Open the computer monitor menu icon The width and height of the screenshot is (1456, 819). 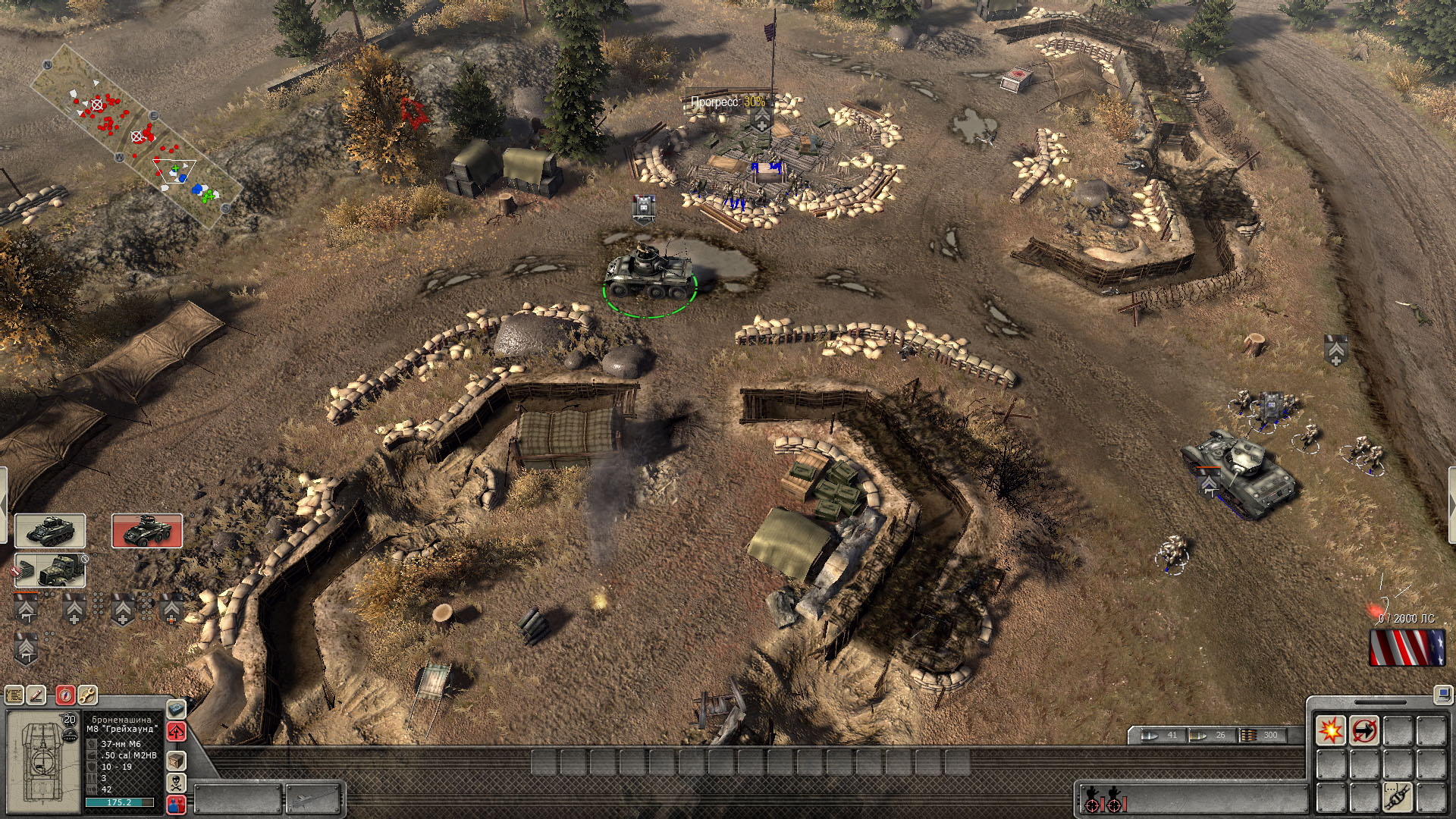tap(1442, 693)
